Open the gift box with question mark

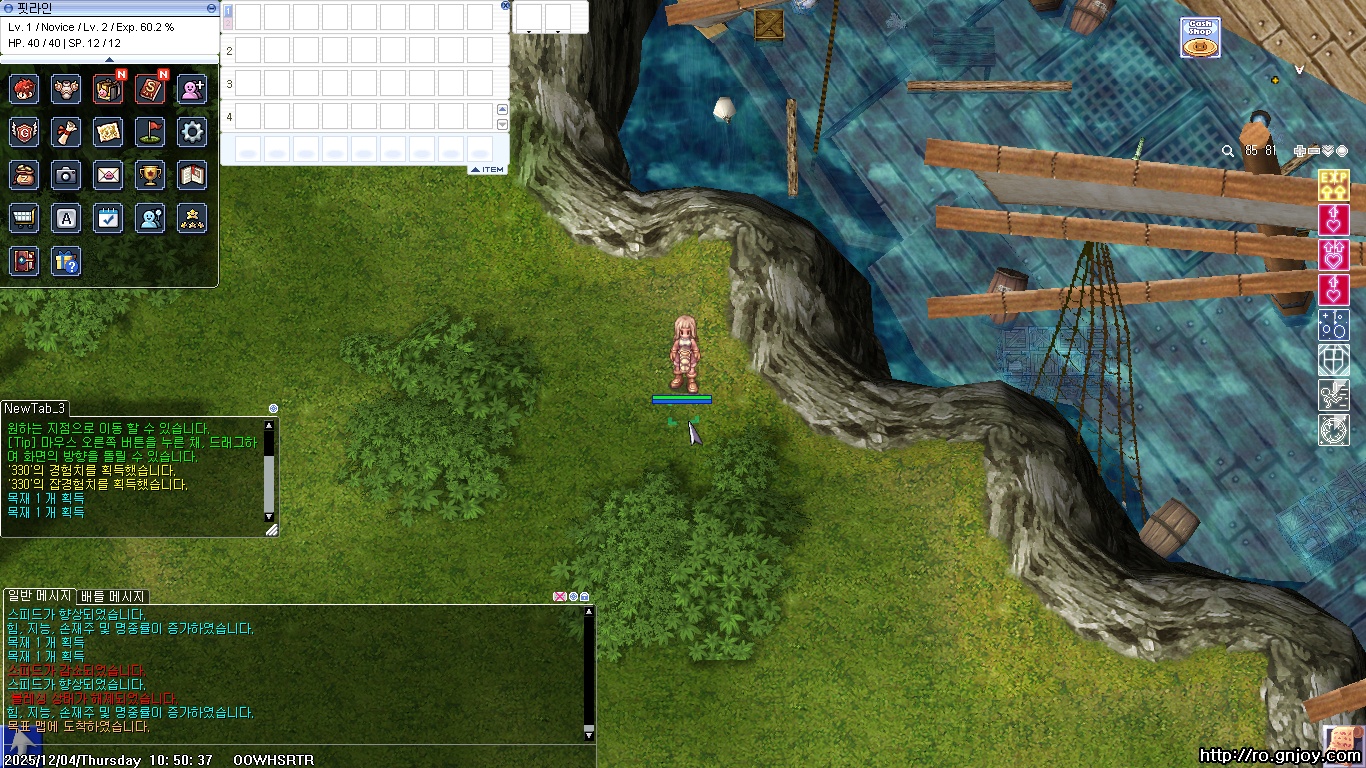(x=66, y=261)
